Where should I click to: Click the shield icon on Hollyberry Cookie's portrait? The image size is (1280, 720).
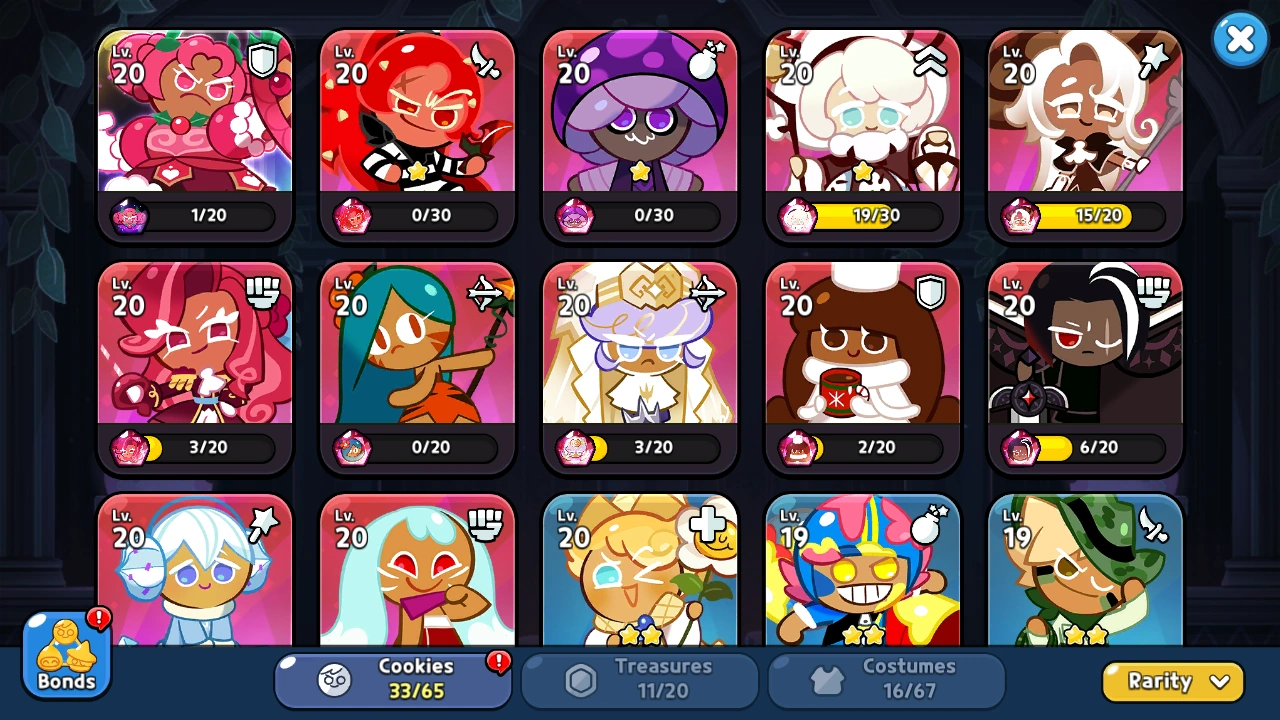pos(260,59)
